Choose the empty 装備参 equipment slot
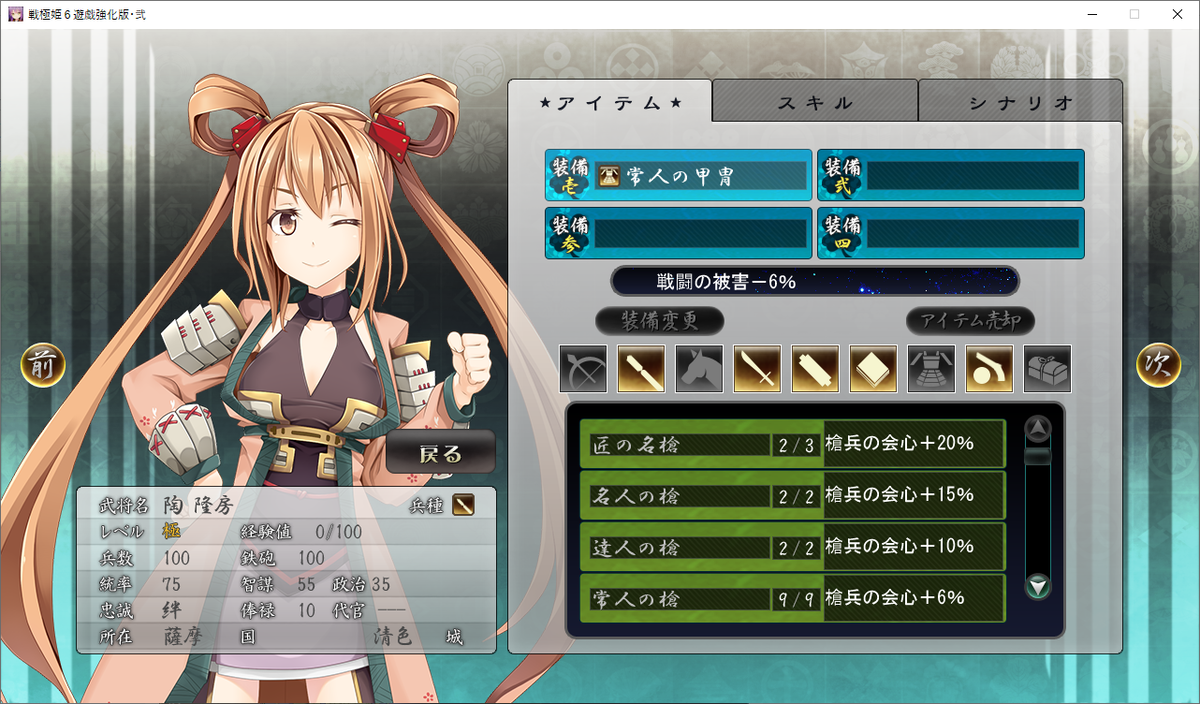The width and height of the screenshot is (1200, 704). 679,233
